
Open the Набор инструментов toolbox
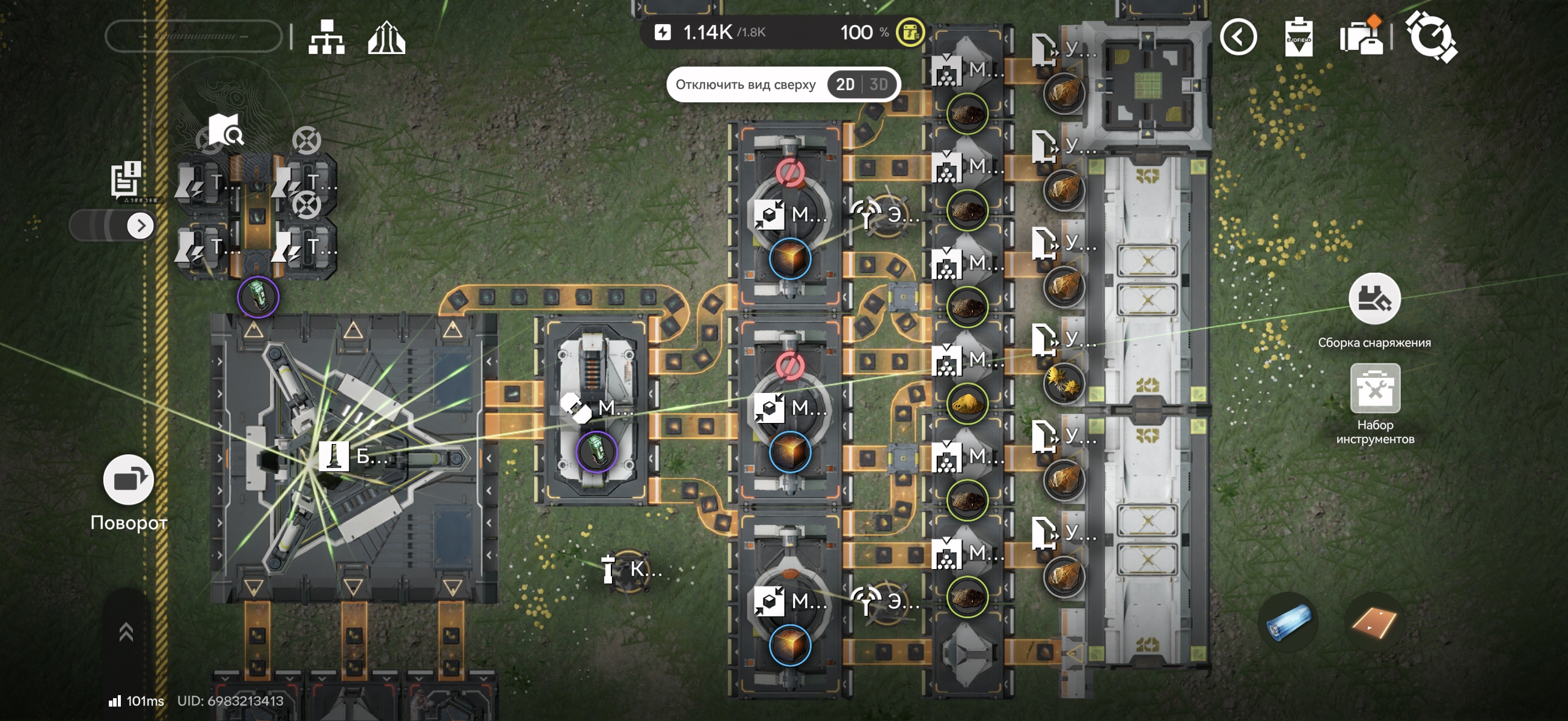tap(1374, 389)
